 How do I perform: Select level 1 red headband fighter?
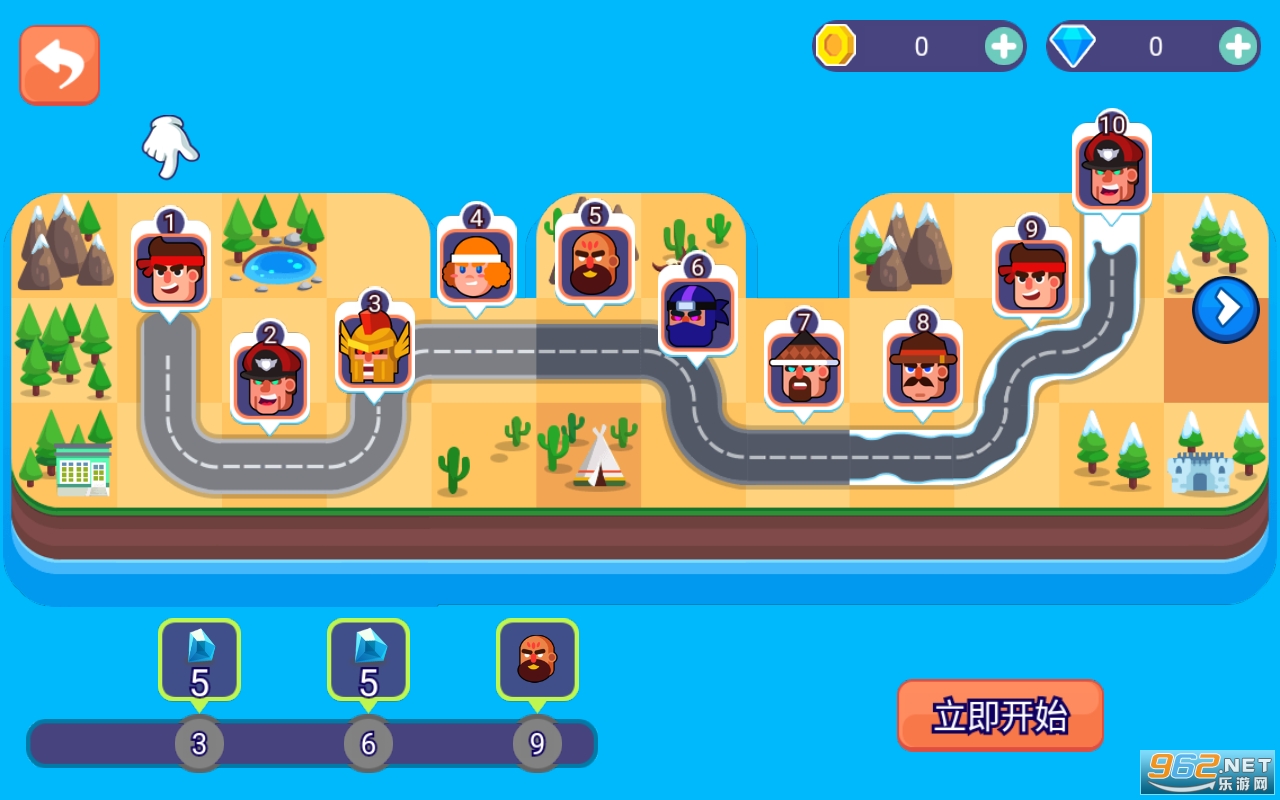(170, 268)
